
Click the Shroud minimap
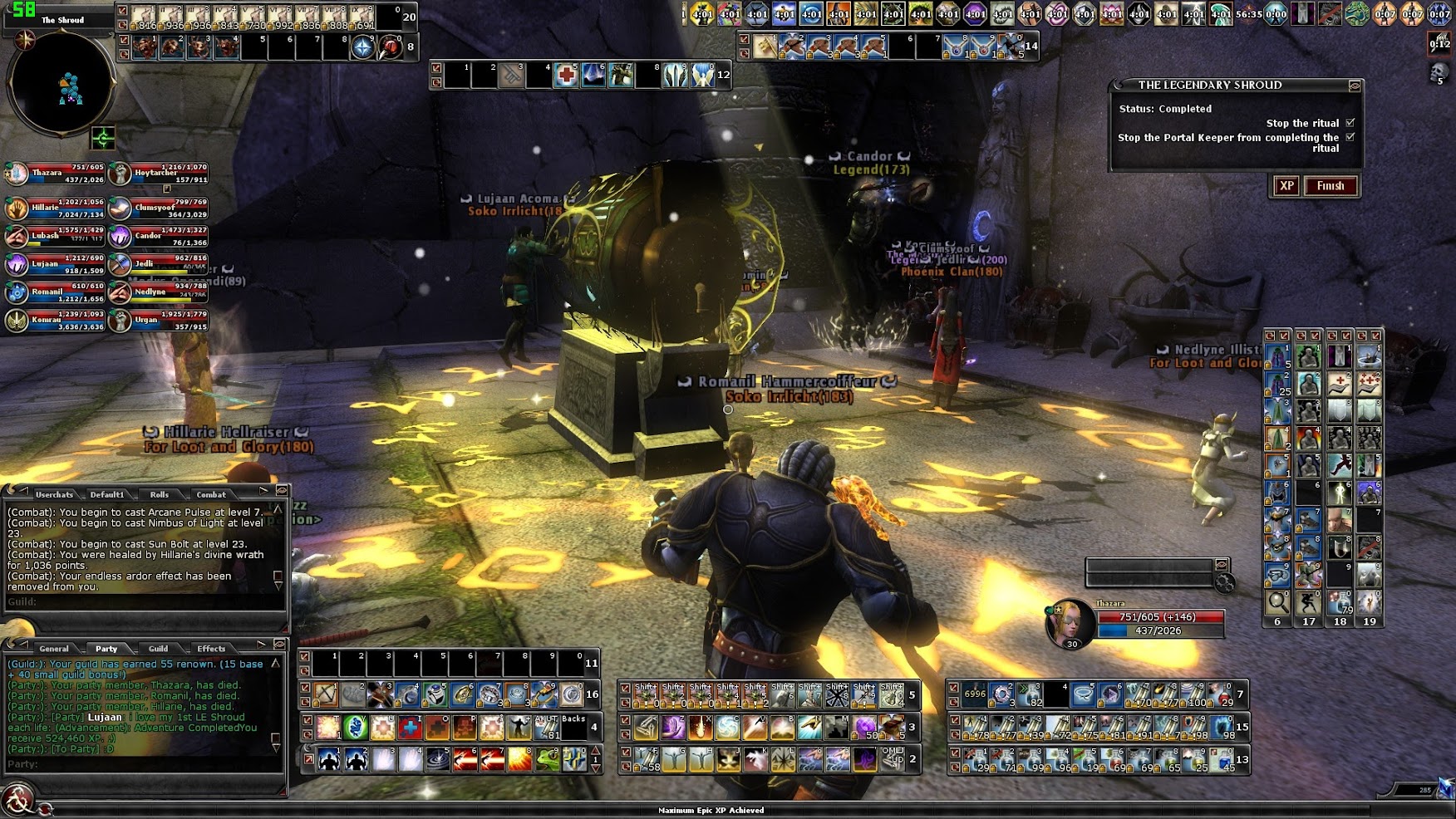pos(60,83)
